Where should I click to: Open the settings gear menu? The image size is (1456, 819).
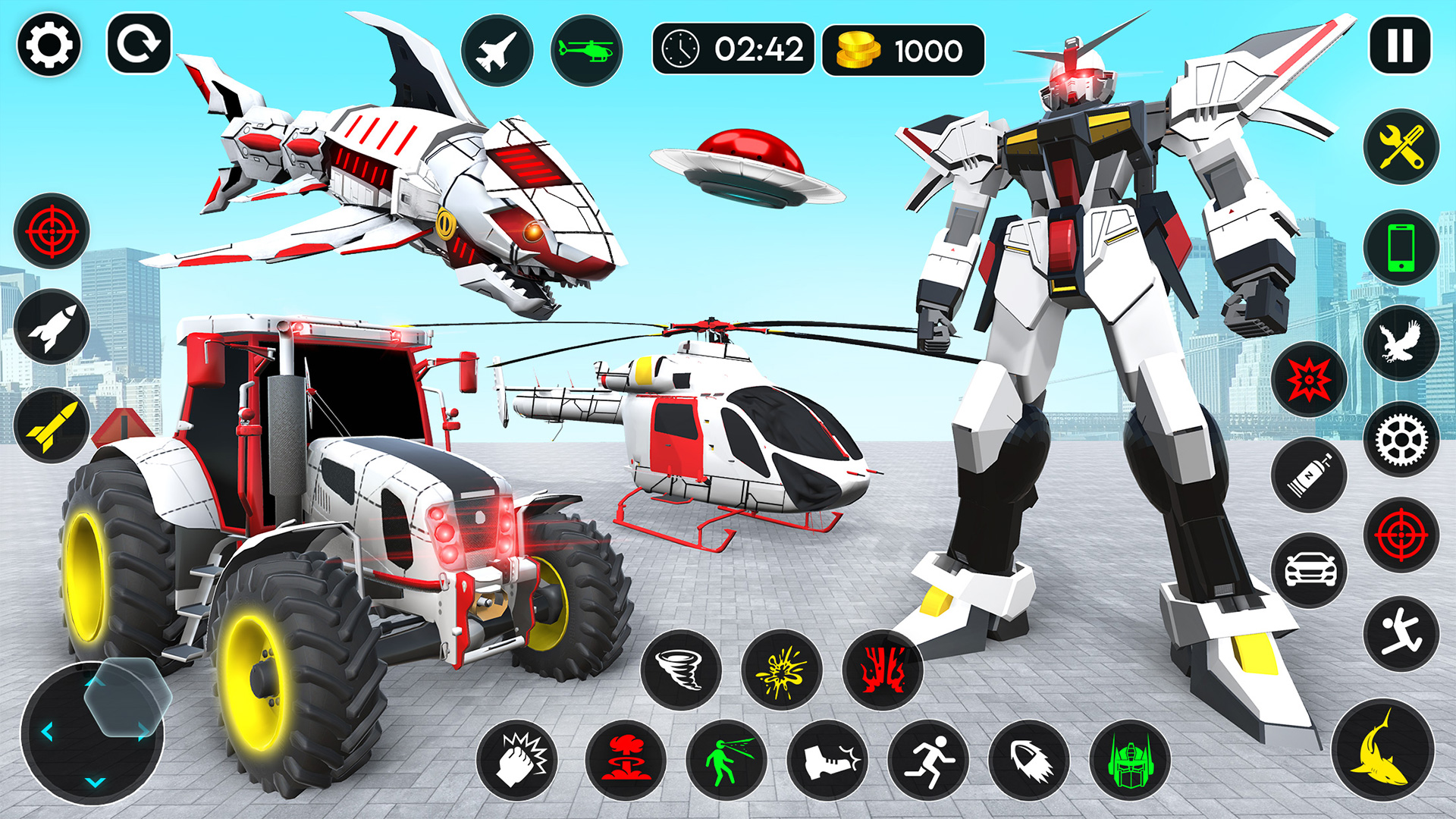pyautogui.click(x=47, y=45)
